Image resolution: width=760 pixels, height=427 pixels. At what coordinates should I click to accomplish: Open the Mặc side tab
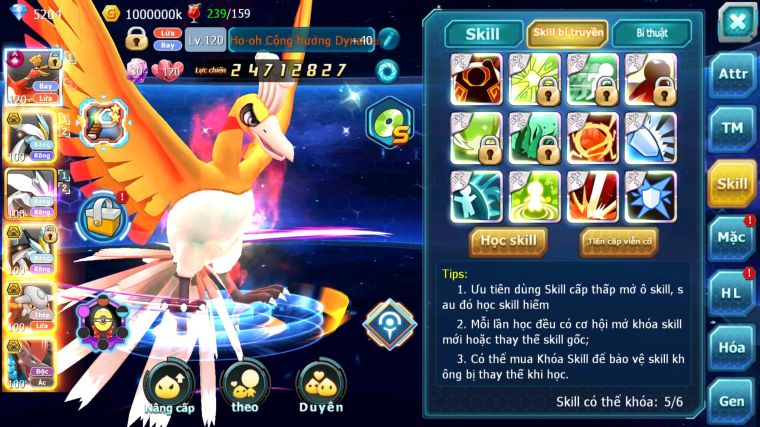click(732, 238)
